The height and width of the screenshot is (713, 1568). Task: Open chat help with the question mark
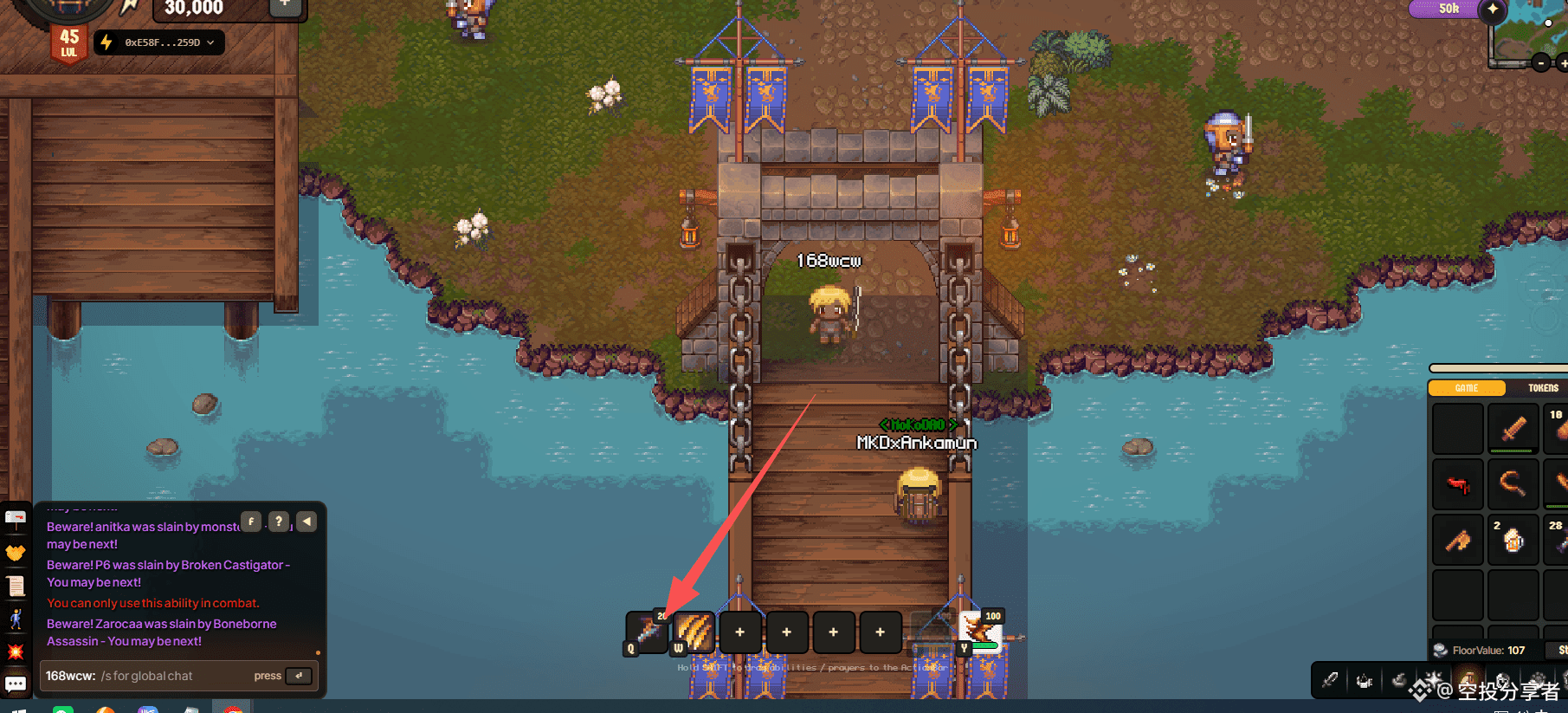(278, 522)
